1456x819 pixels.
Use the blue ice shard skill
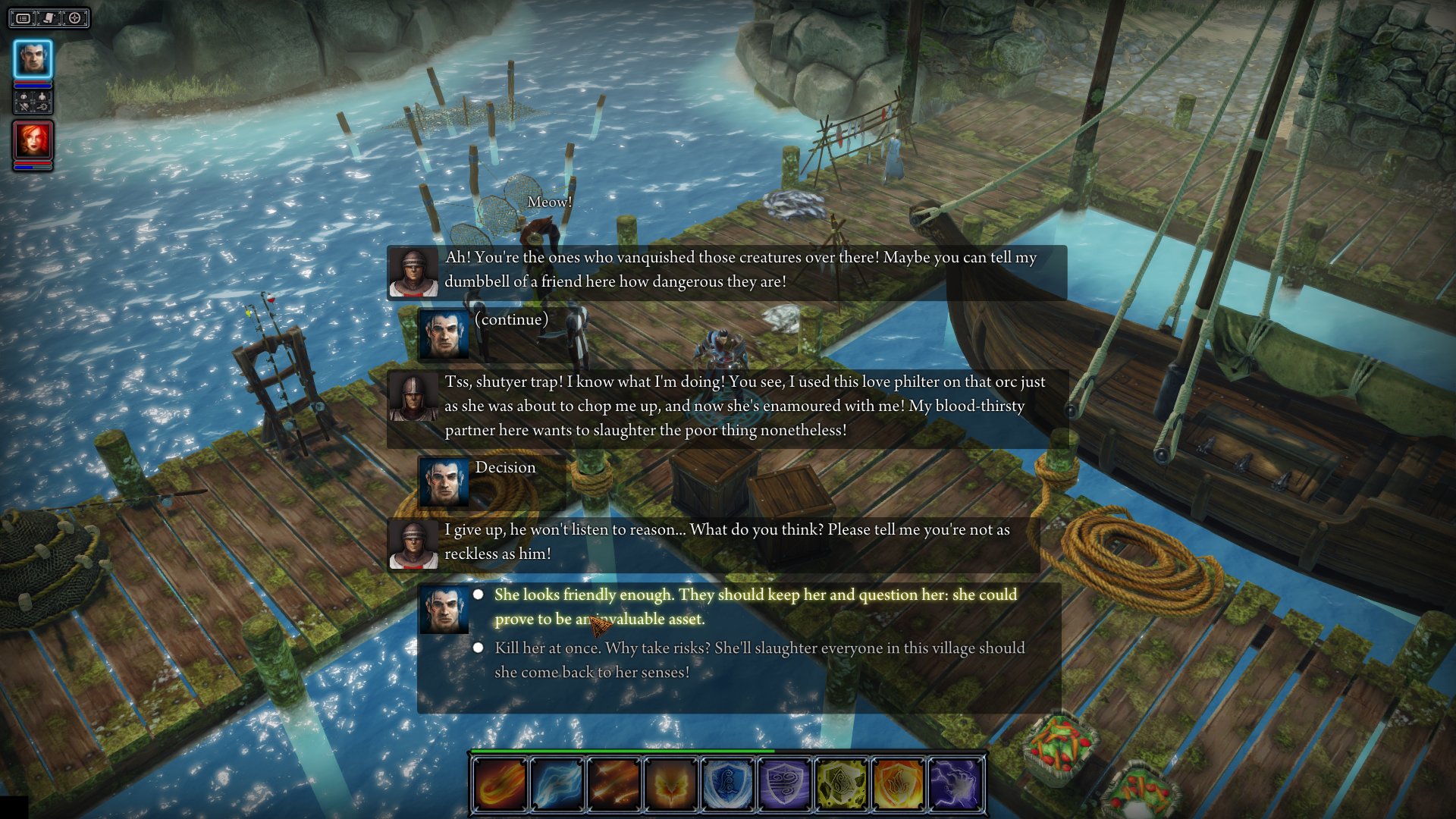(x=557, y=784)
